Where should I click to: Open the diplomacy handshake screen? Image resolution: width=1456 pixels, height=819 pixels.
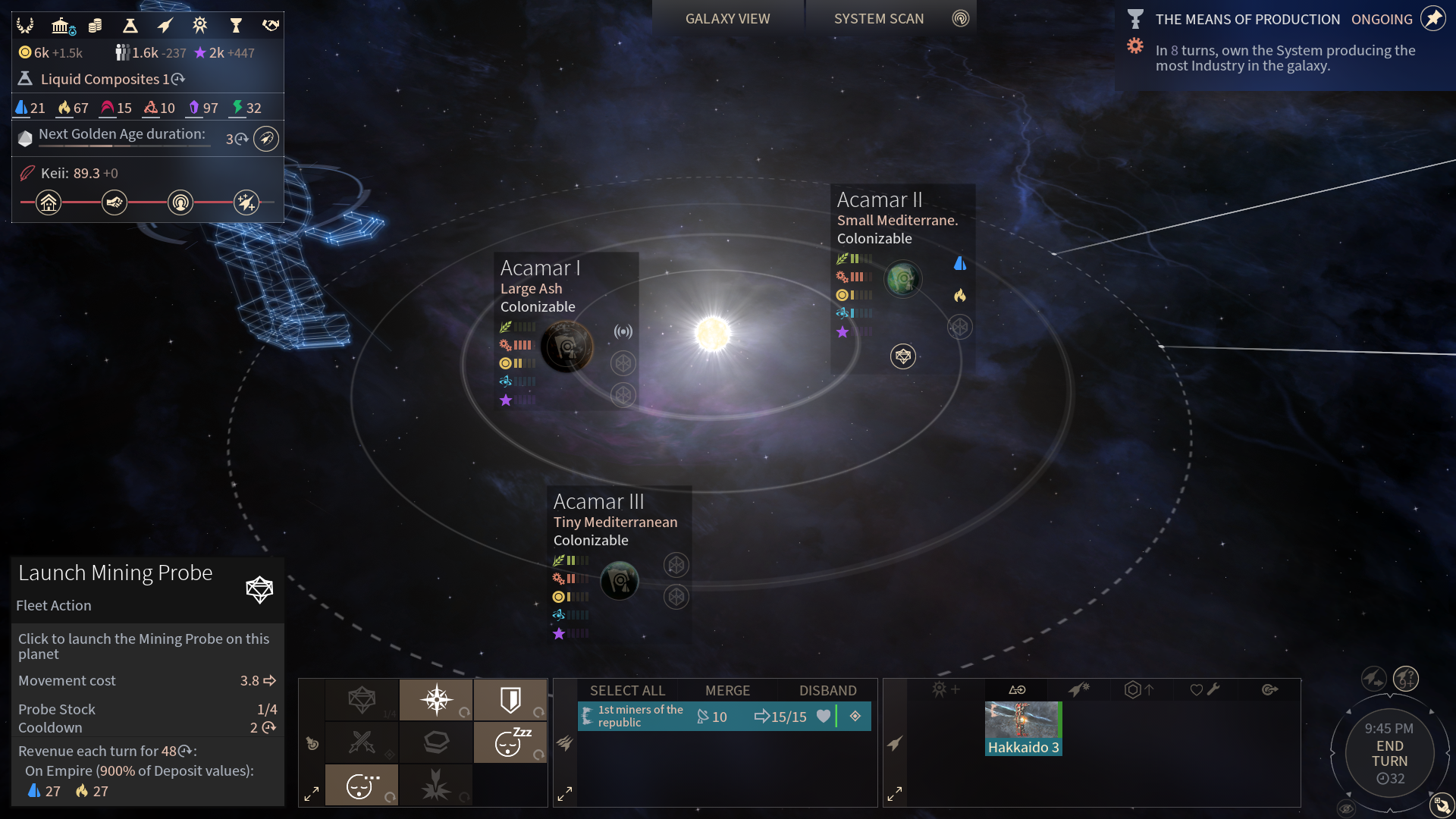(270, 26)
